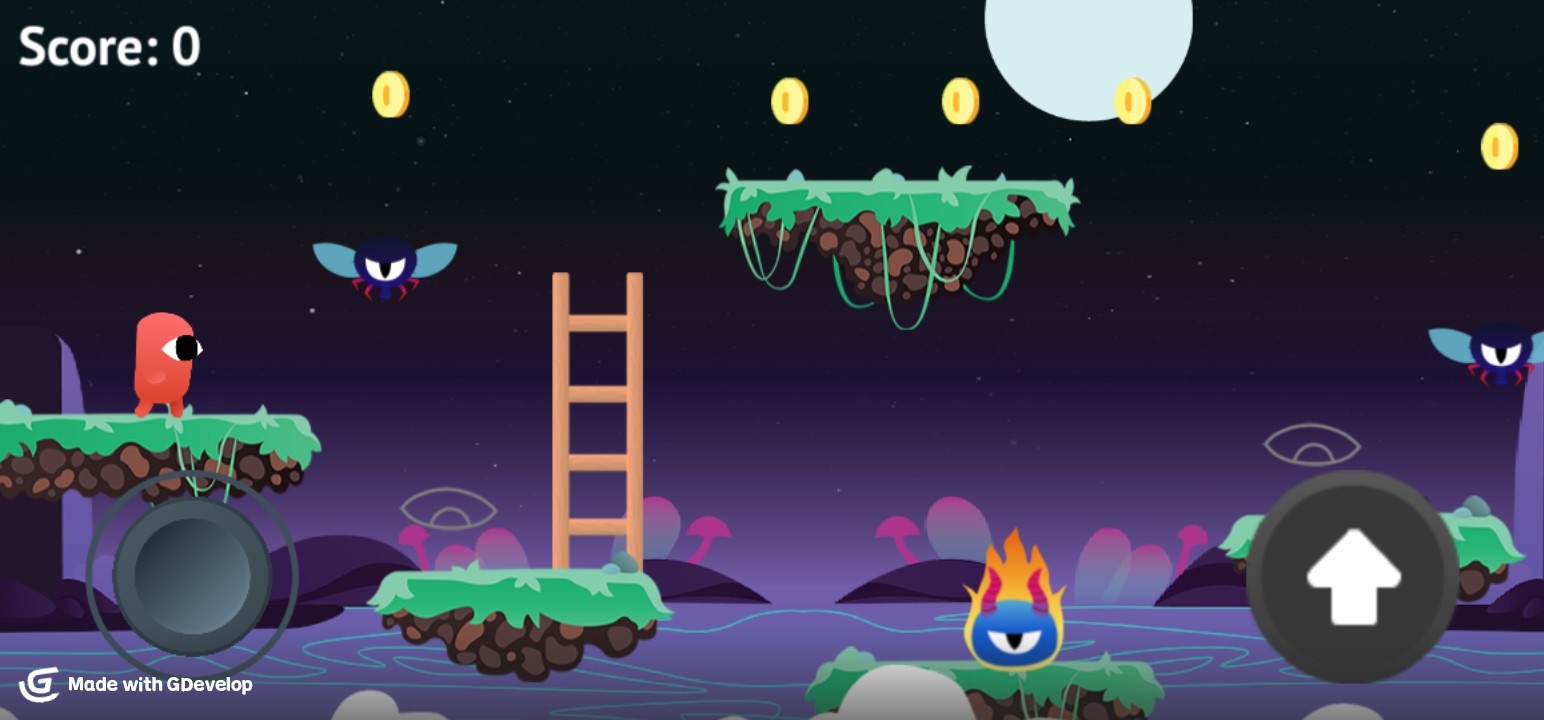Viewport: 1544px width, 720px height.
Task: Click the GDevelop logo badge
Action: [40, 686]
